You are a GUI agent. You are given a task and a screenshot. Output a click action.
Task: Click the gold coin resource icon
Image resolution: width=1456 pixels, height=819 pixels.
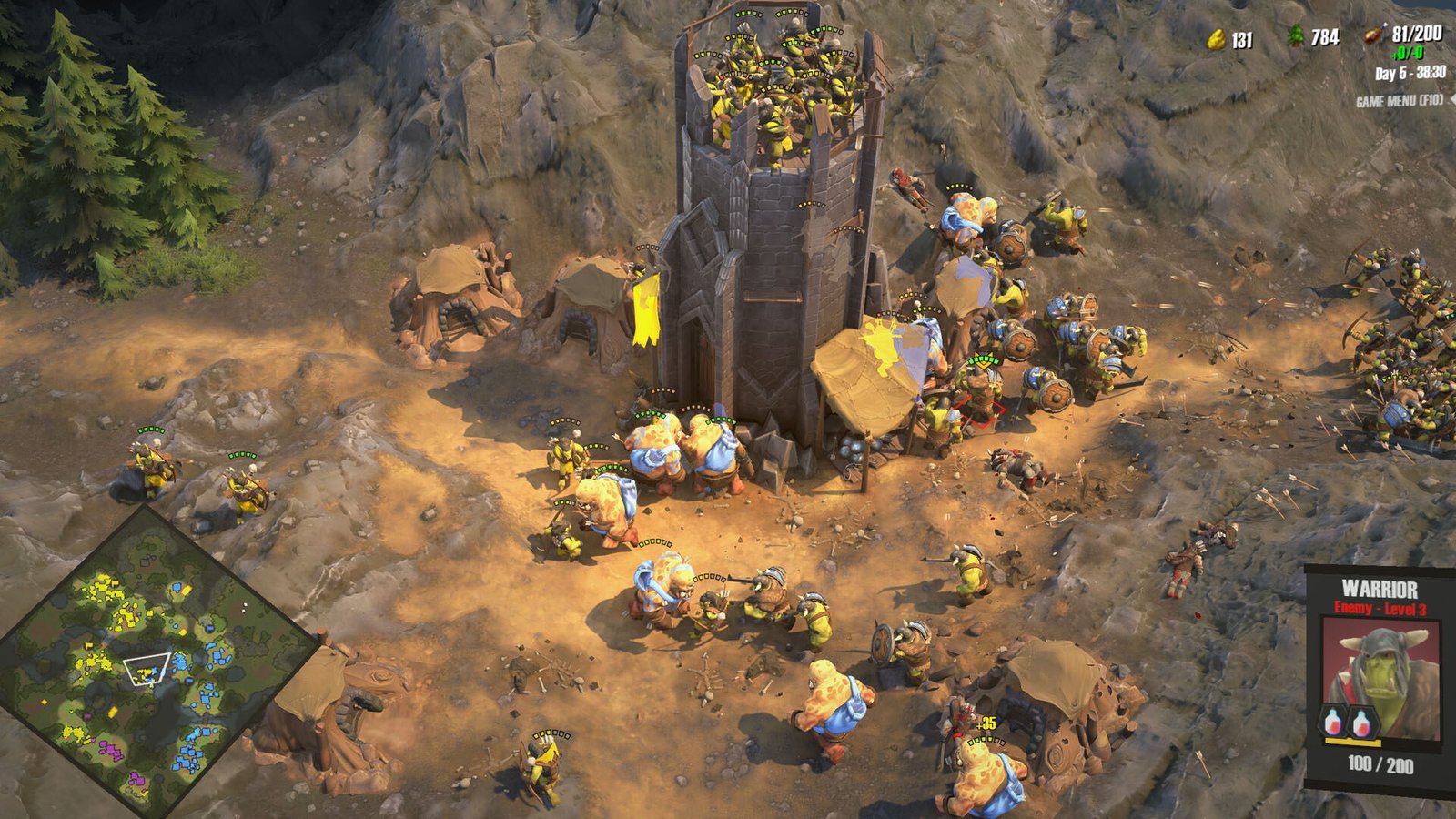click(1217, 39)
